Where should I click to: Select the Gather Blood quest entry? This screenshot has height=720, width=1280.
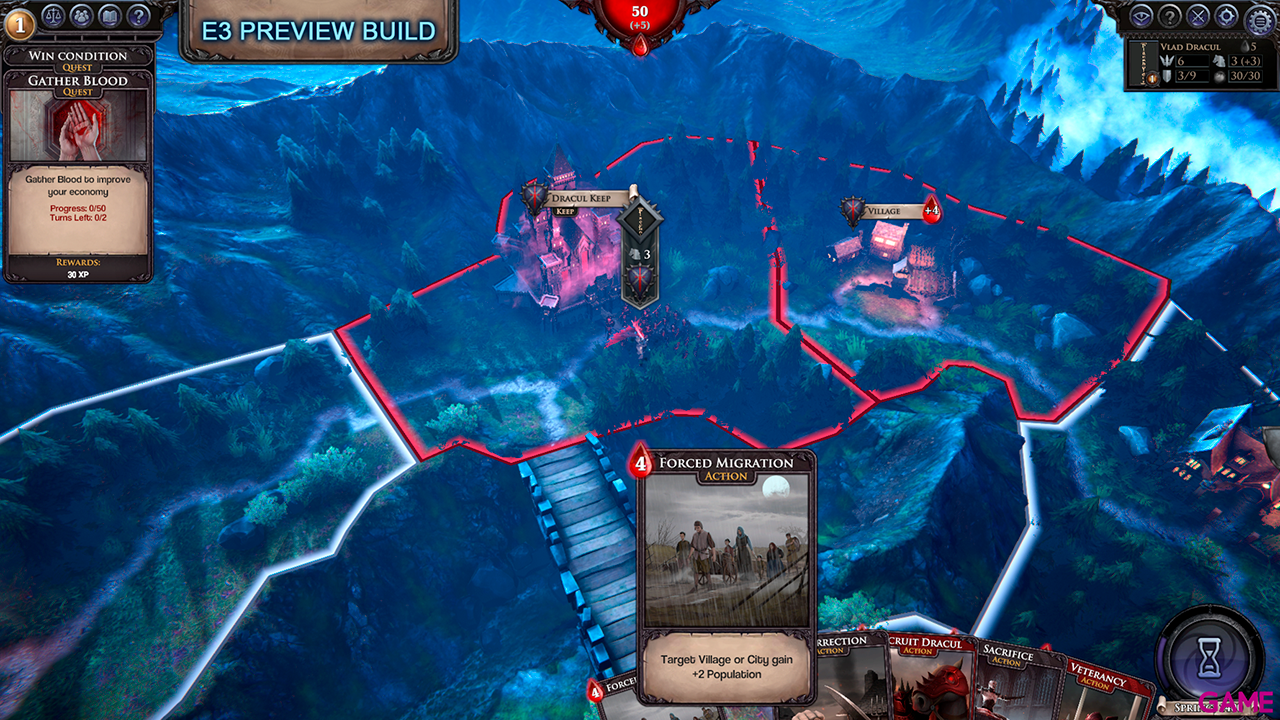tap(80, 80)
